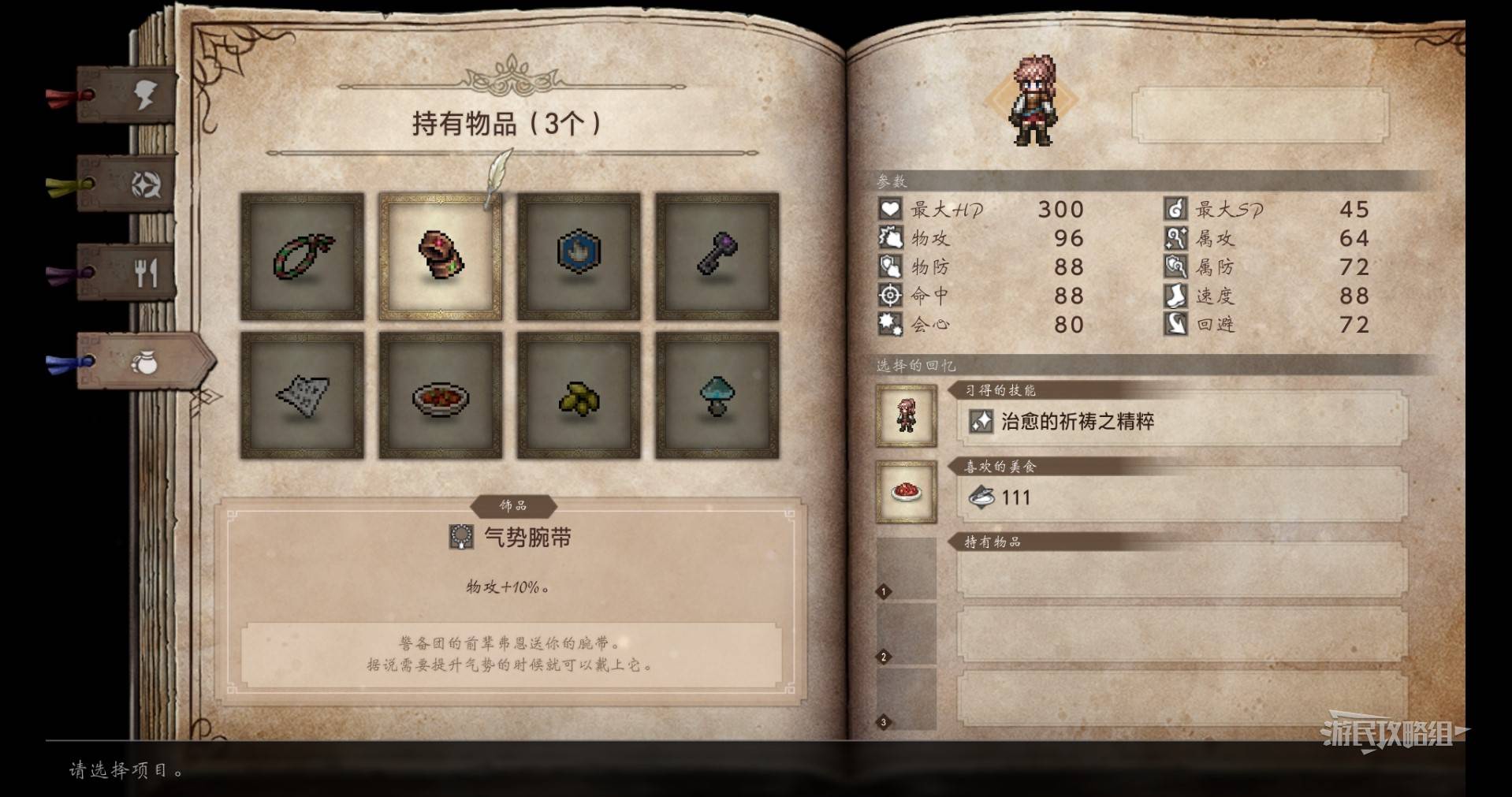
Task: Select held item slot number 1
Action: click(x=1182, y=570)
